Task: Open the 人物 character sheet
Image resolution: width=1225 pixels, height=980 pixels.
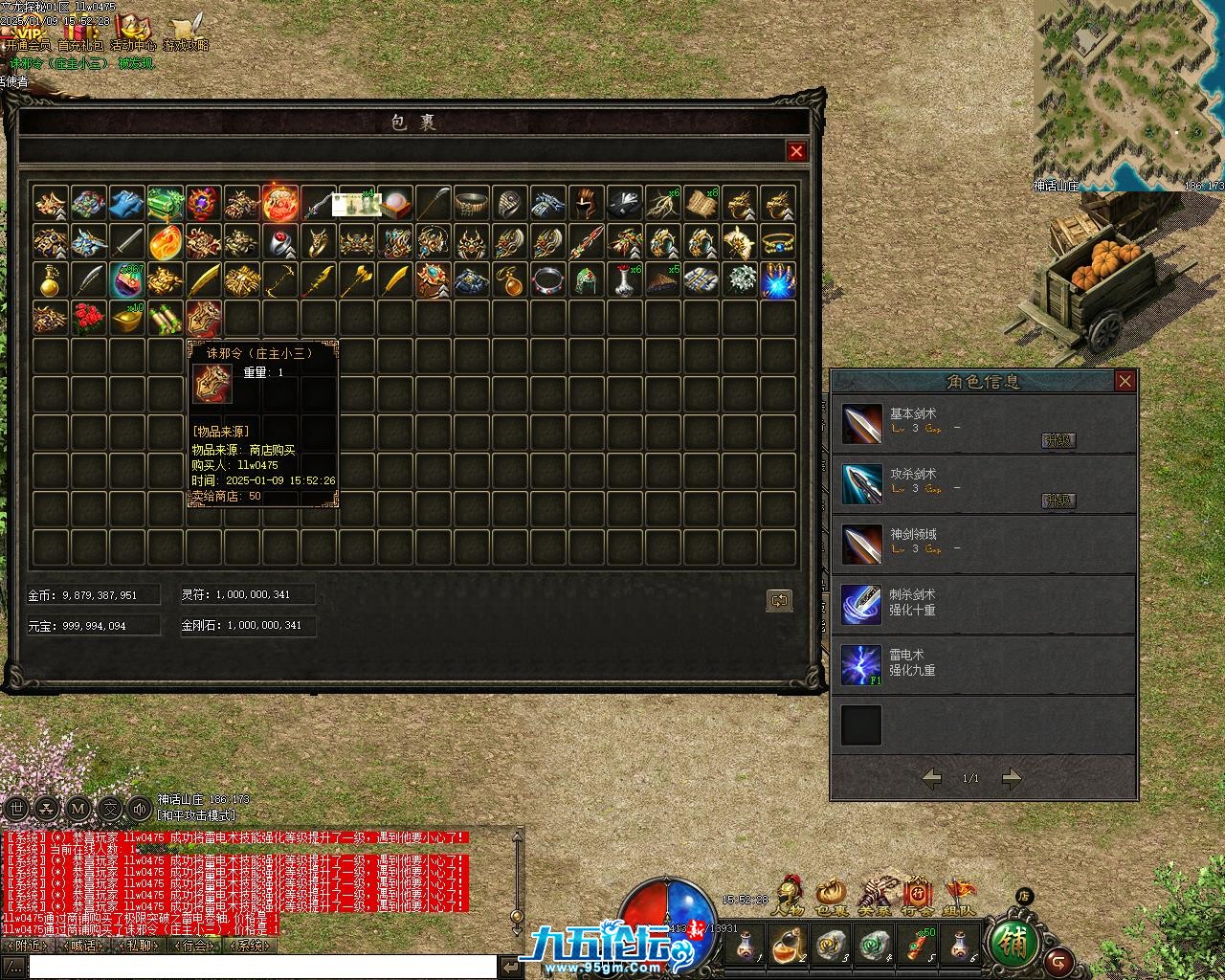Action: 788,897
